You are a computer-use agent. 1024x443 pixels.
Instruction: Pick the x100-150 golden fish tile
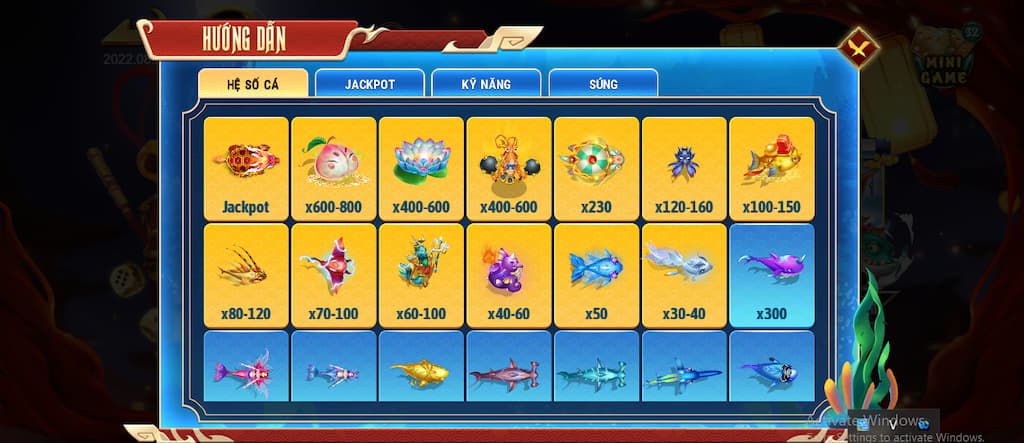[x=772, y=168]
